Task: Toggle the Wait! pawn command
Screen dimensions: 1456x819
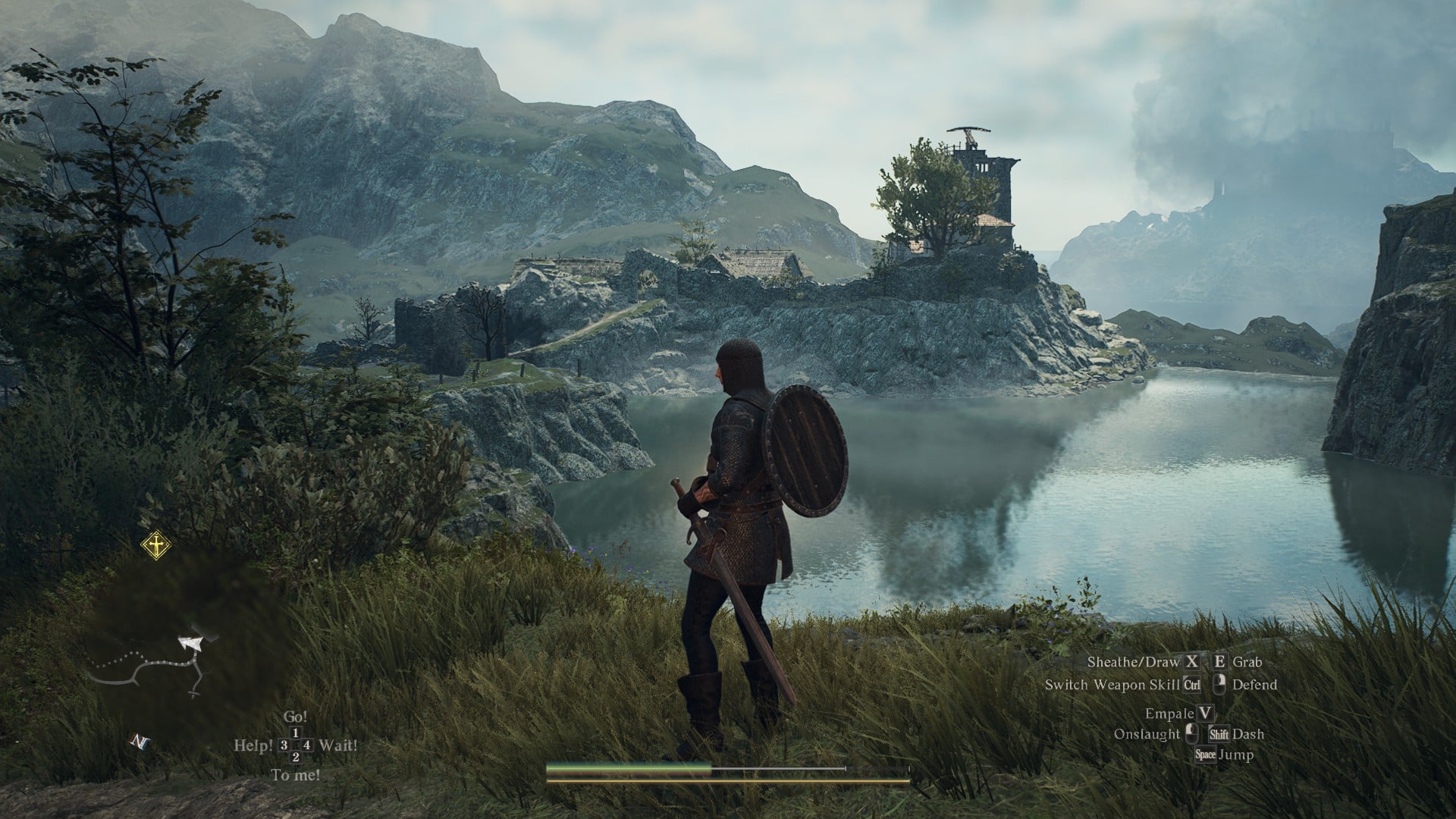Action: tap(339, 745)
